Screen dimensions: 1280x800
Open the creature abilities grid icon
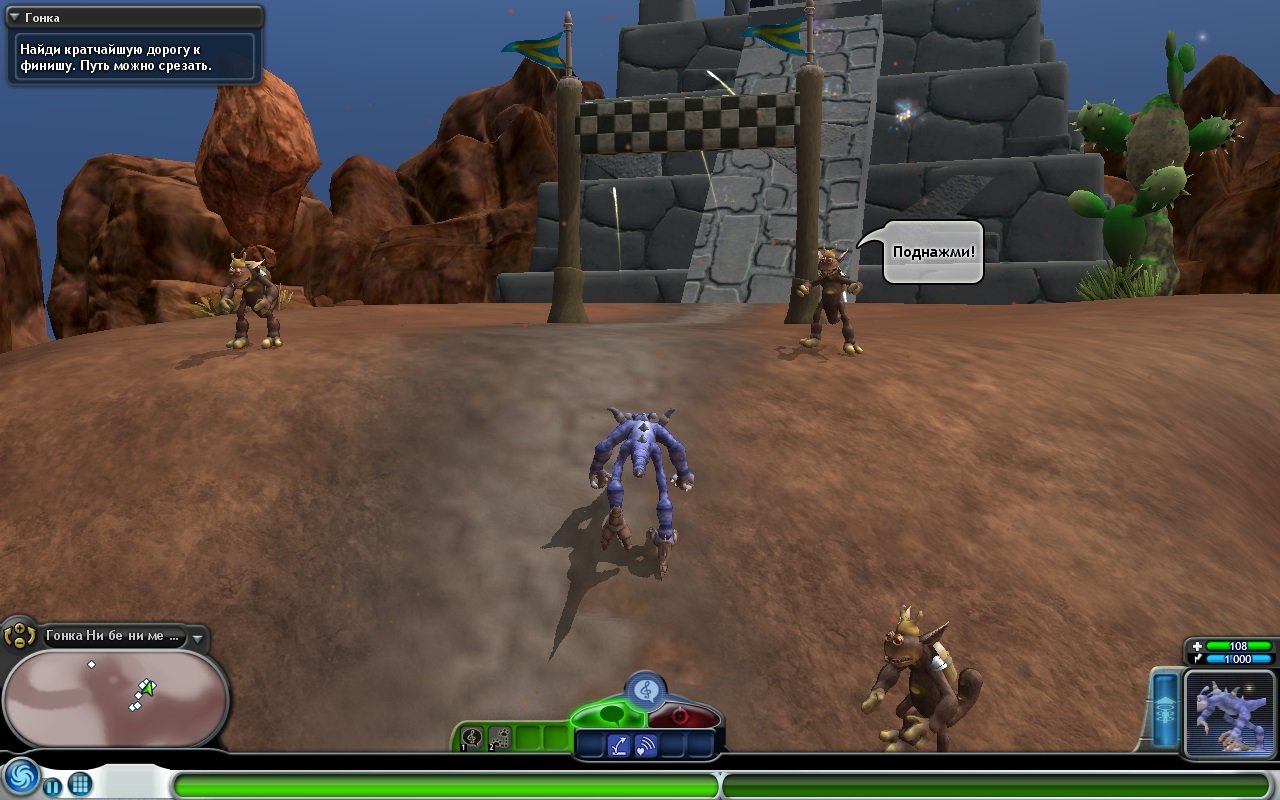tap(80, 784)
